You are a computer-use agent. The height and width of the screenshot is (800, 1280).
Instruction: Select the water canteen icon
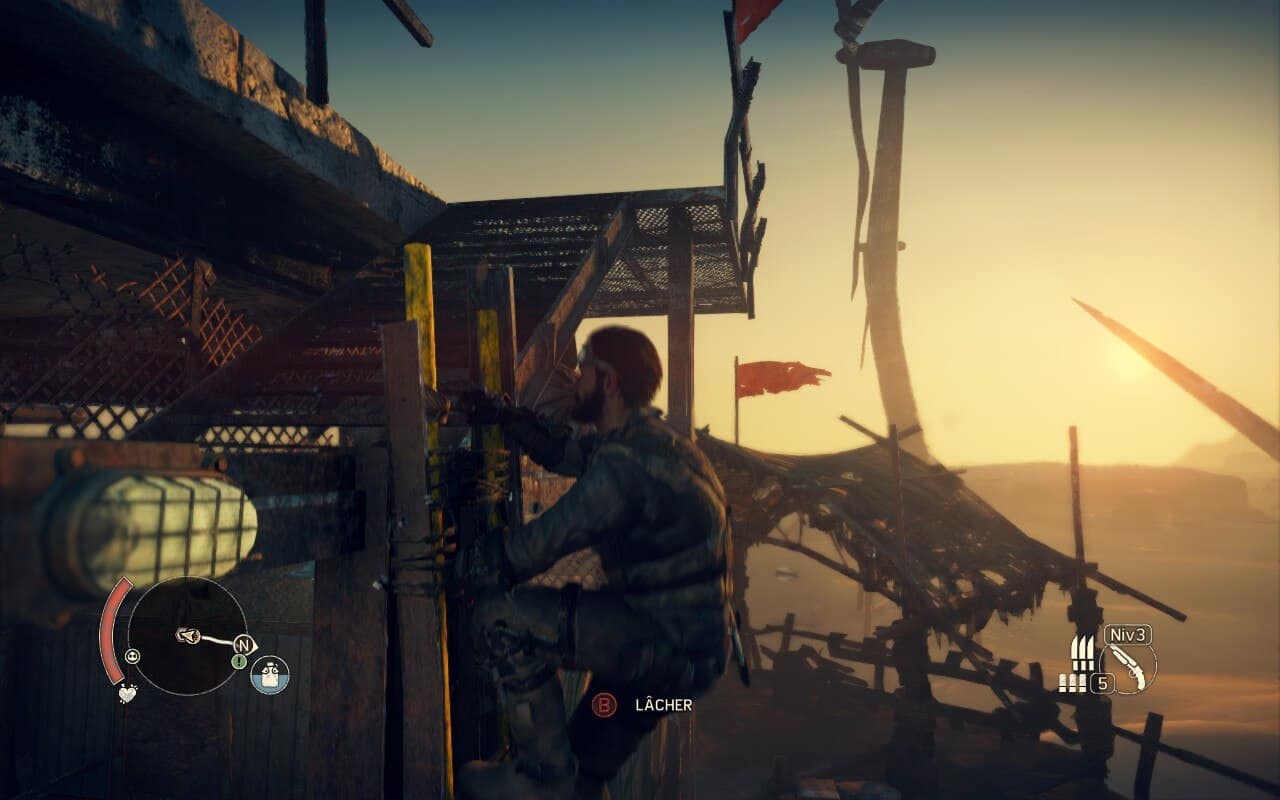pos(269,675)
